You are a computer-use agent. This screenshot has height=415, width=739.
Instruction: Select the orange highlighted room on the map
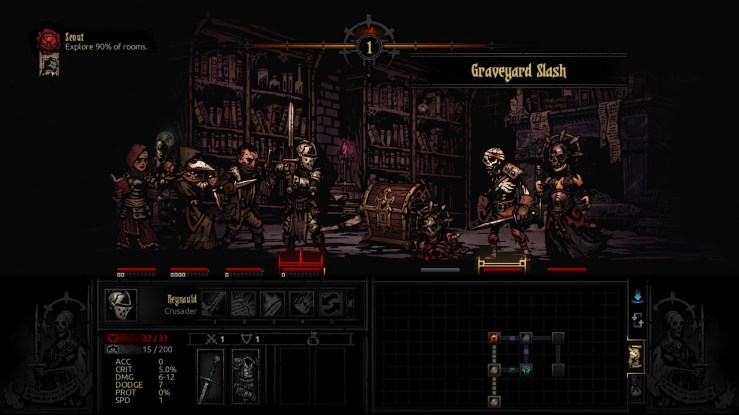coord(494,339)
